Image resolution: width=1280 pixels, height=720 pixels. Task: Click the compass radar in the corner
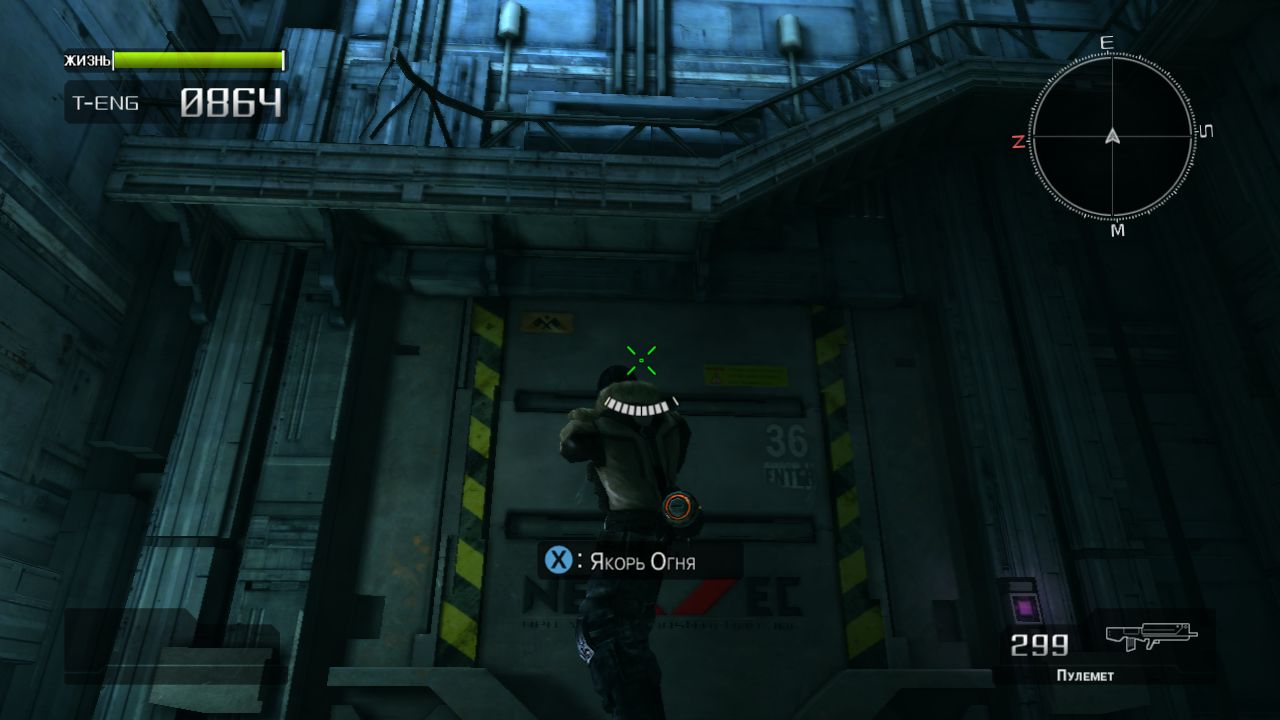(1111, 137)
